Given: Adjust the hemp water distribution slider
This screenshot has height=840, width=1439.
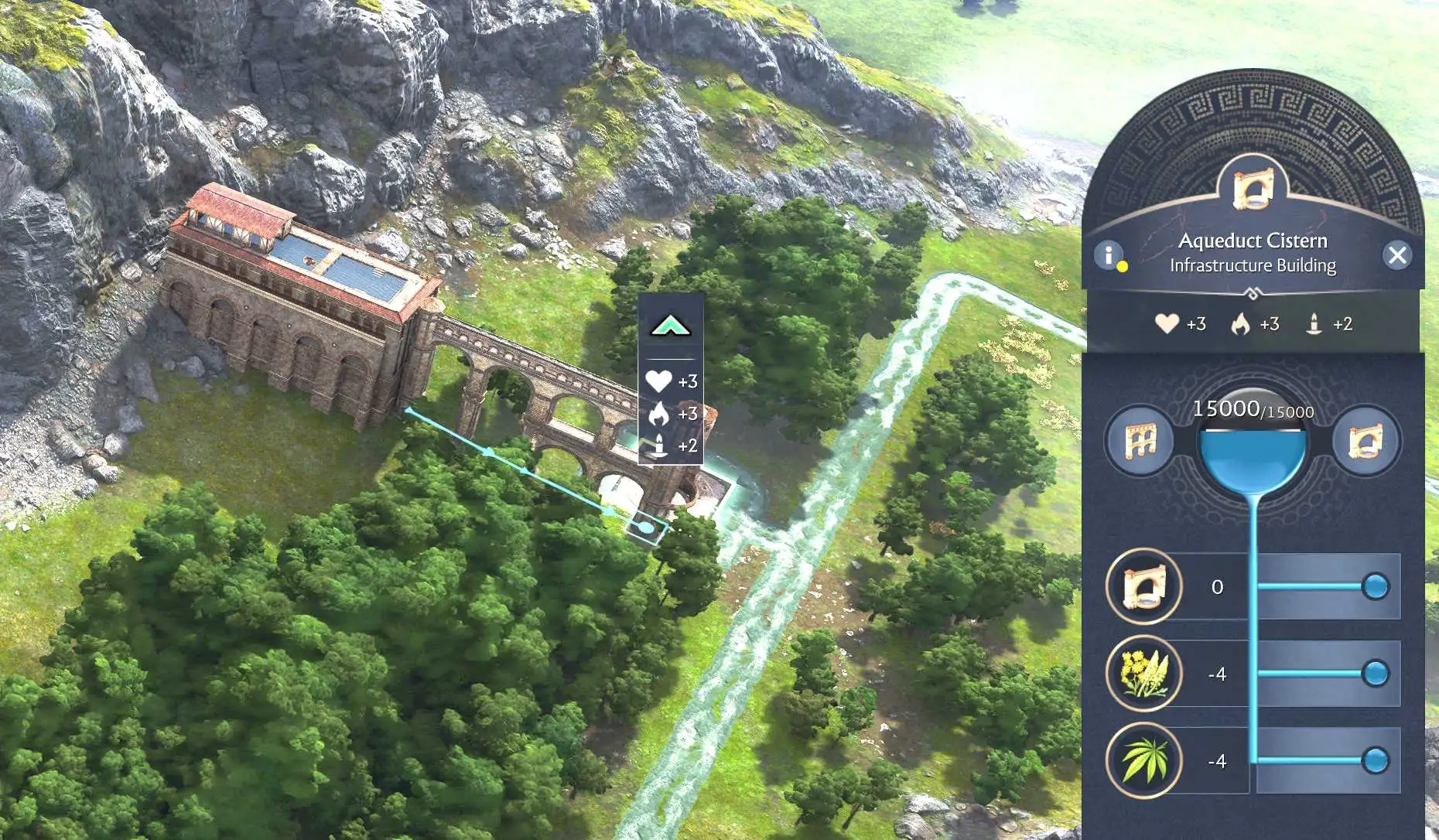Looking at the screenshot, I should tap(1375, 760).
